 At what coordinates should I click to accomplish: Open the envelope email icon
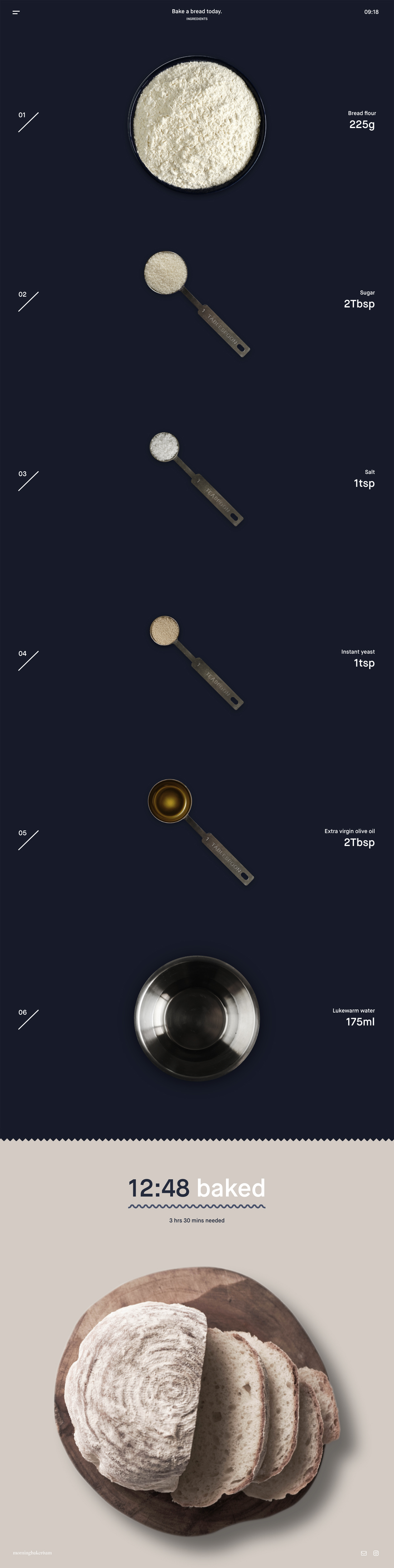coord(363,1553)
